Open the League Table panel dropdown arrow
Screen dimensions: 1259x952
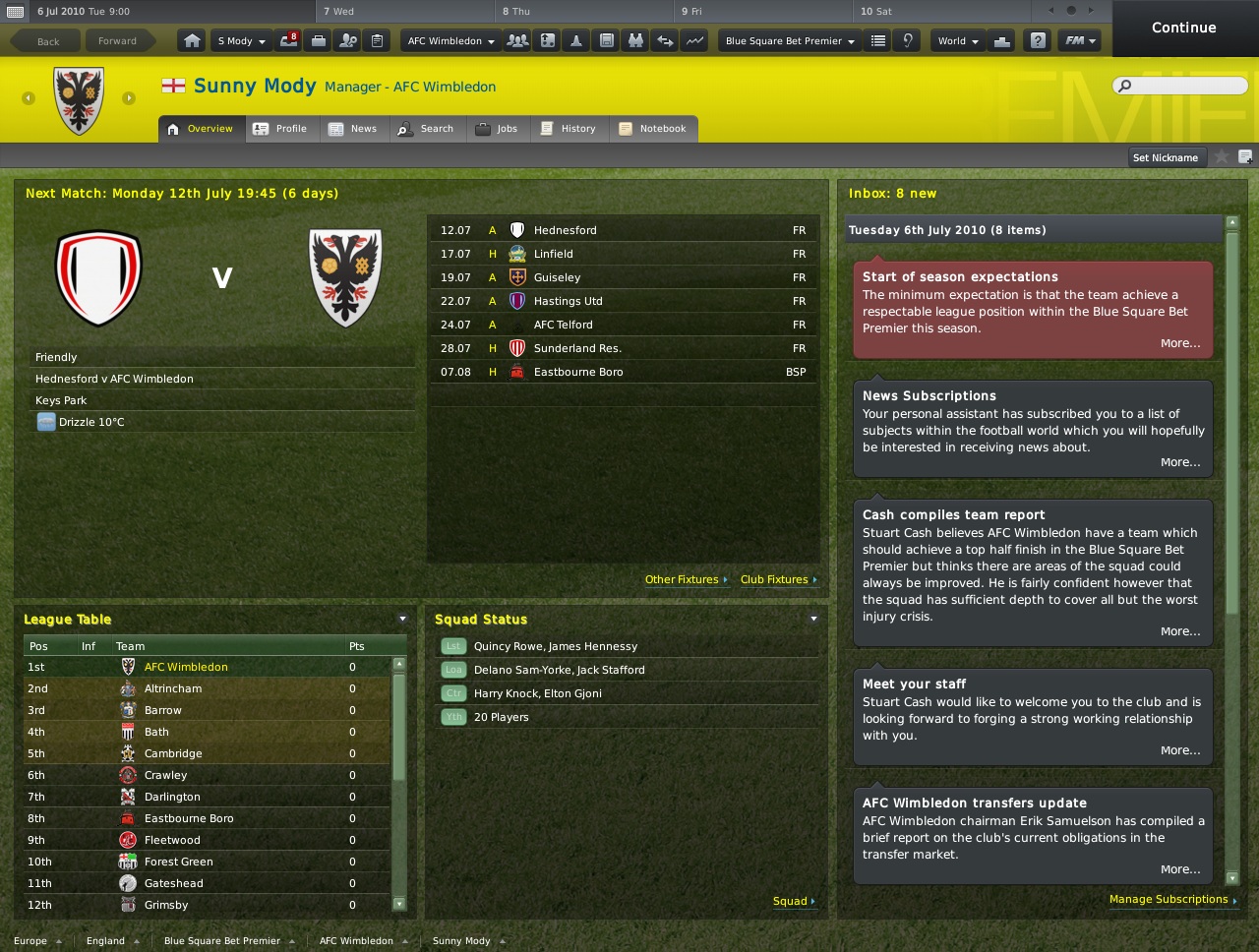click(x=401, y=619)
